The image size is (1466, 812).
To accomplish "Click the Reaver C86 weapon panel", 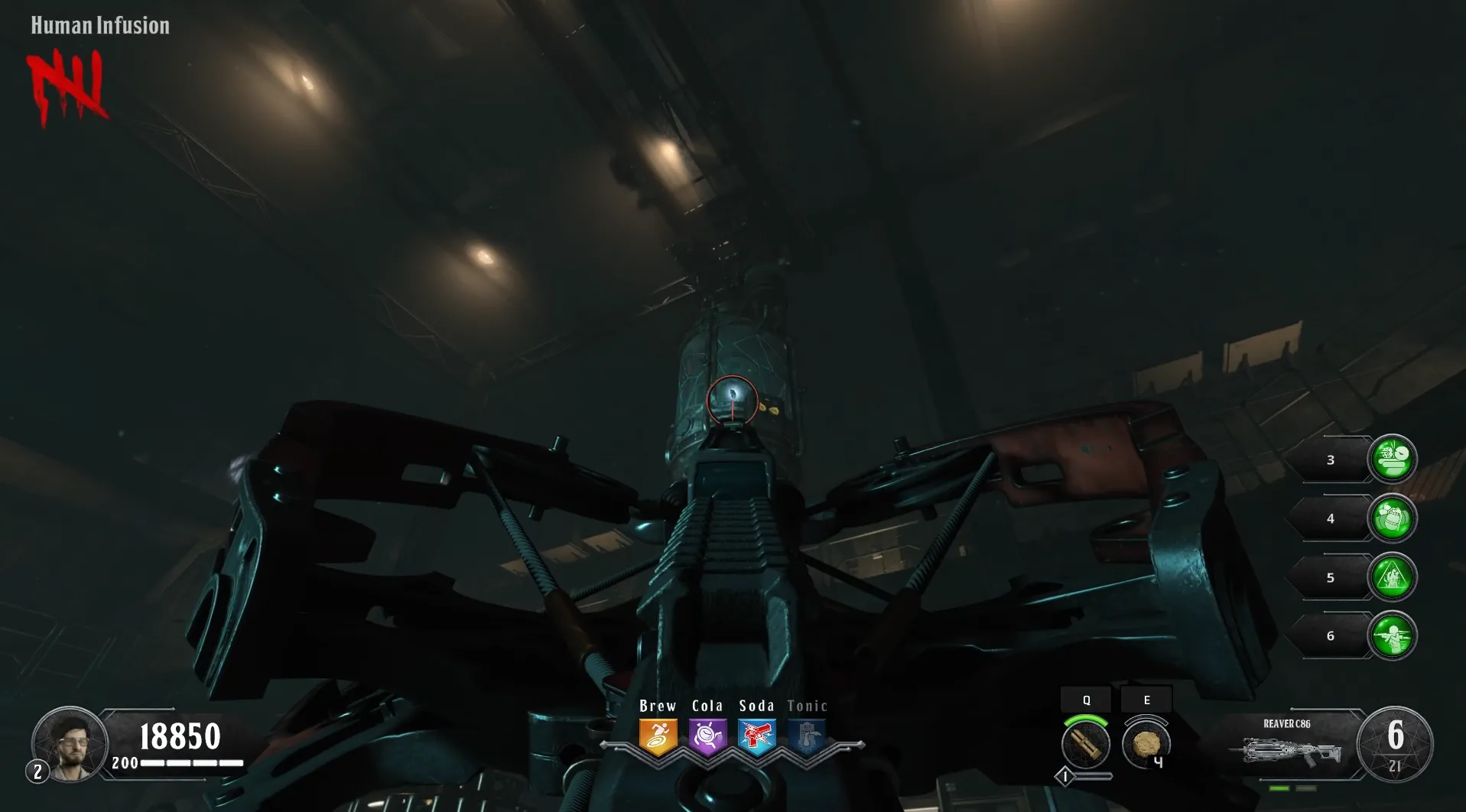I will point(1287,745).
